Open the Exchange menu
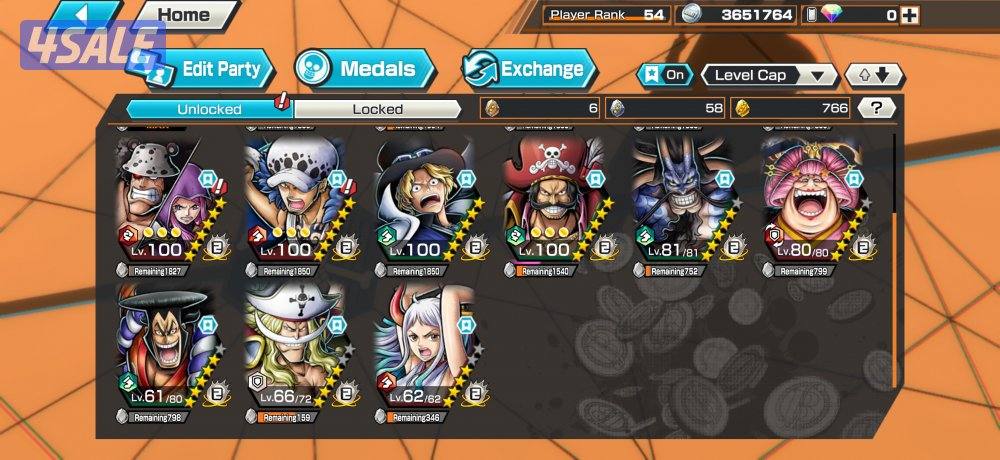The width and height of the screenshot is (1000, 460). tap(530, 69)
